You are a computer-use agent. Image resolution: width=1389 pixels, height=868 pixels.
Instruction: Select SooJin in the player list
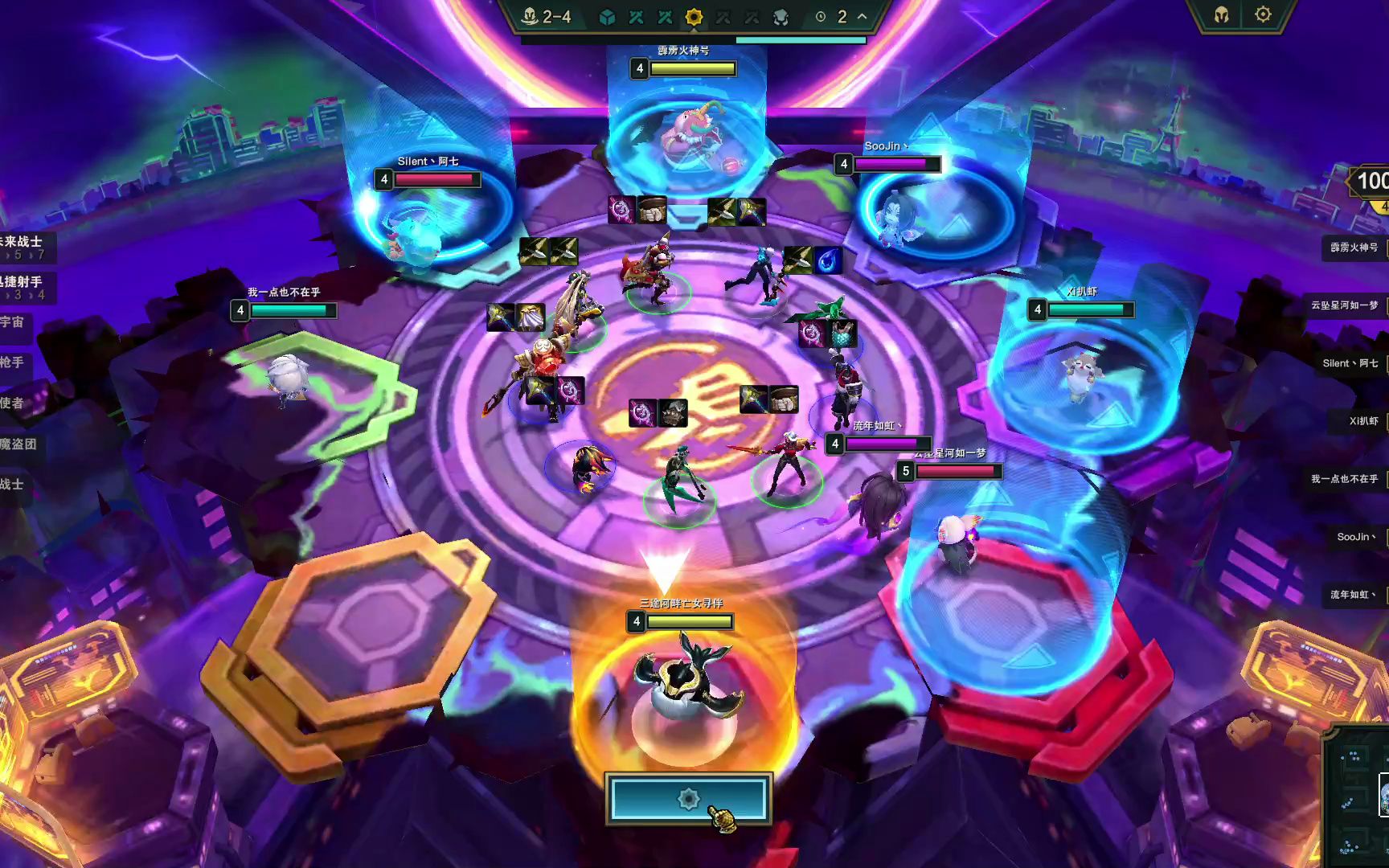point(1356,537)
